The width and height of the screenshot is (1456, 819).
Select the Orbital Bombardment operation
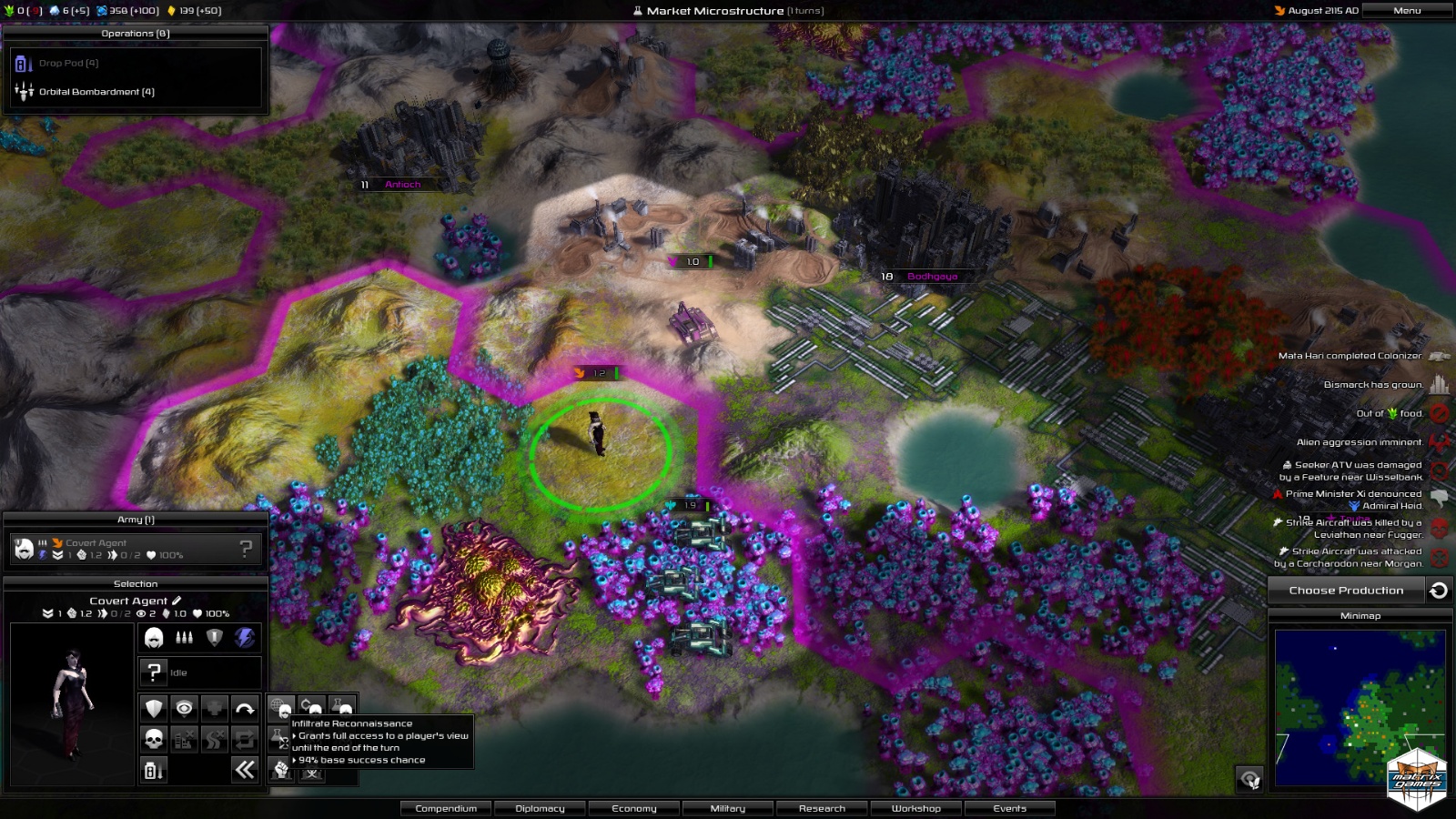pyautogui.click(x=96, y=92)
